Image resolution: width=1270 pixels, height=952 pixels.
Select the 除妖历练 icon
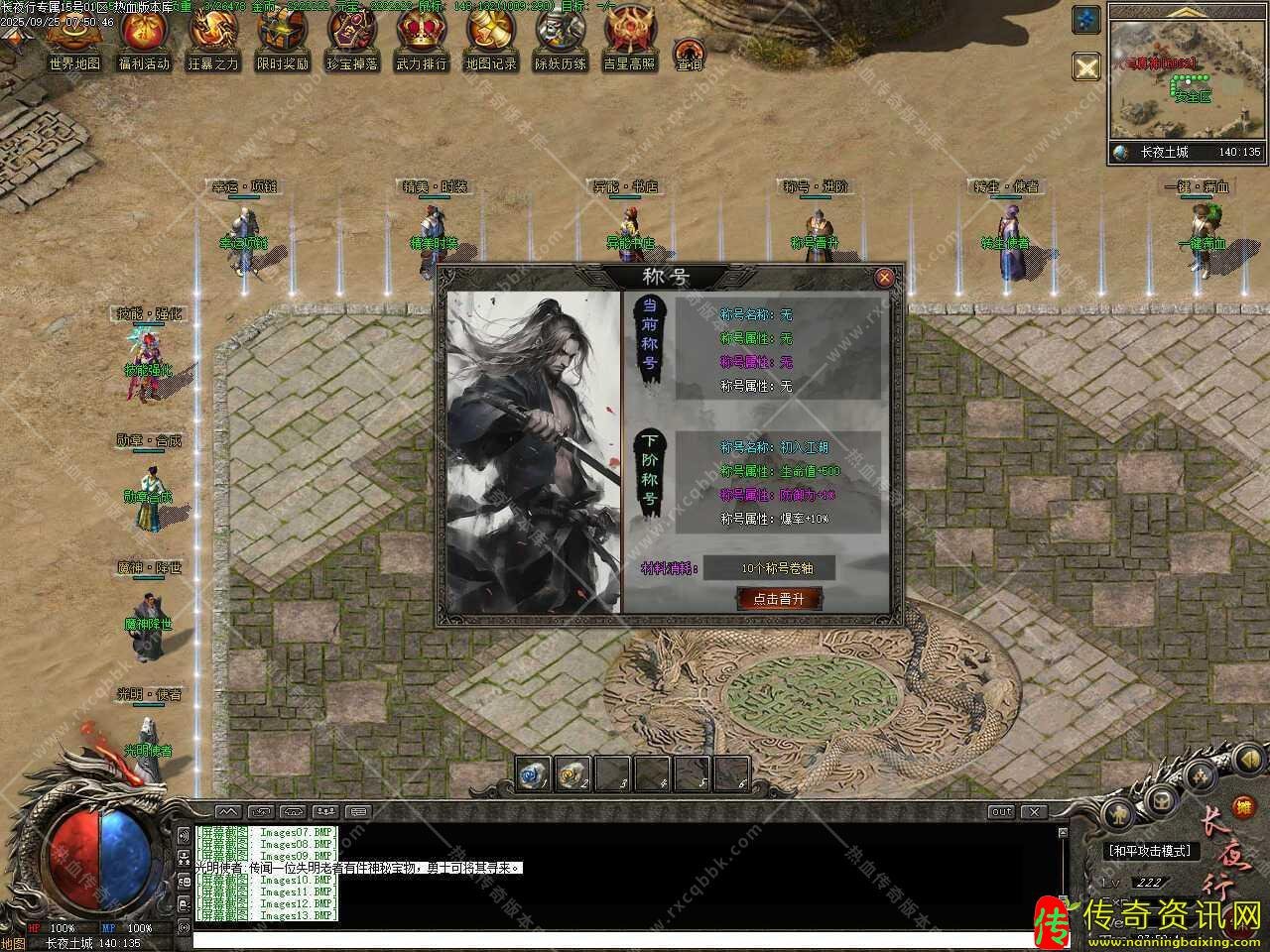point(561,40)
